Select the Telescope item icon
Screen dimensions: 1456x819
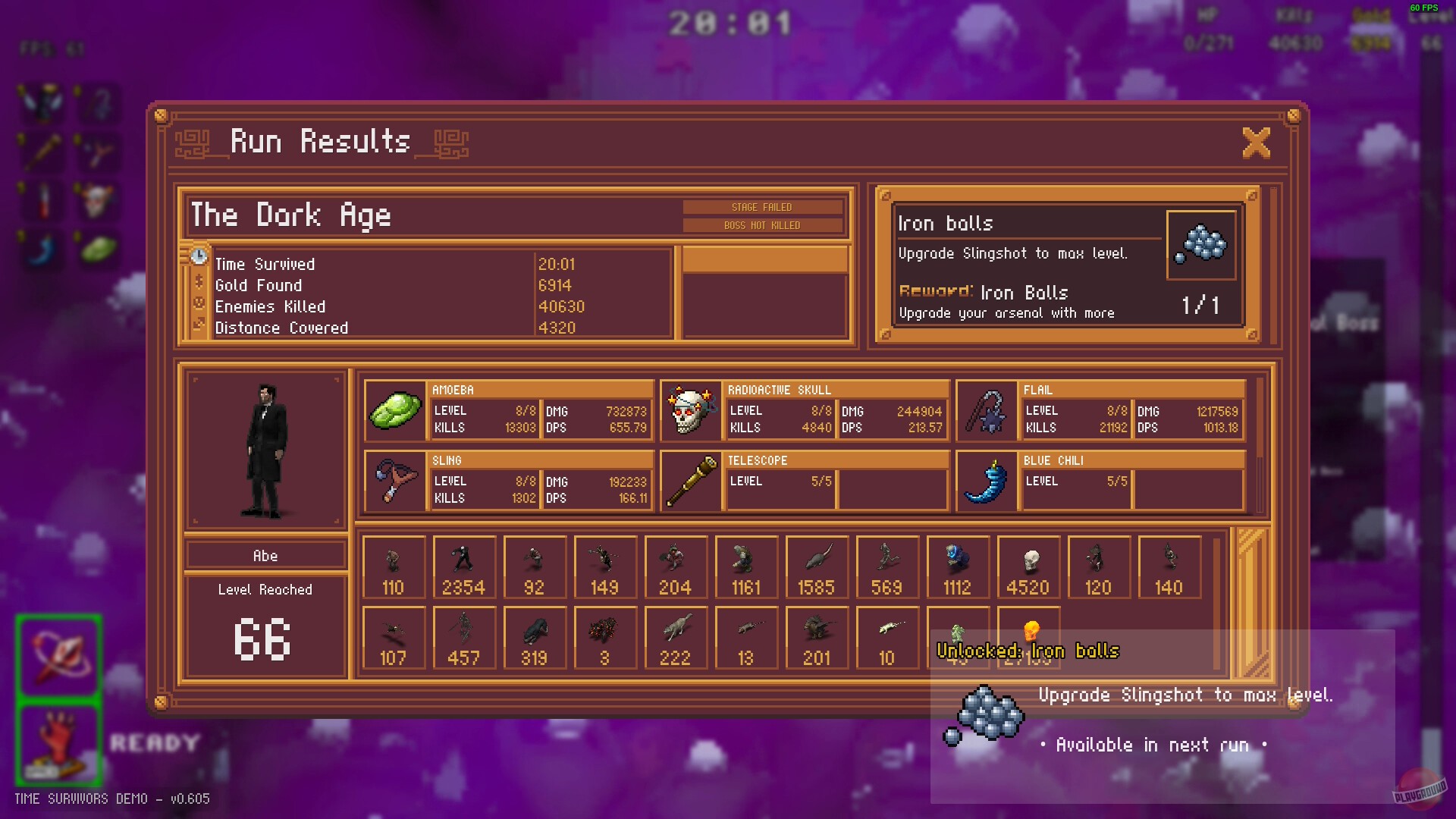click(691, 482)
